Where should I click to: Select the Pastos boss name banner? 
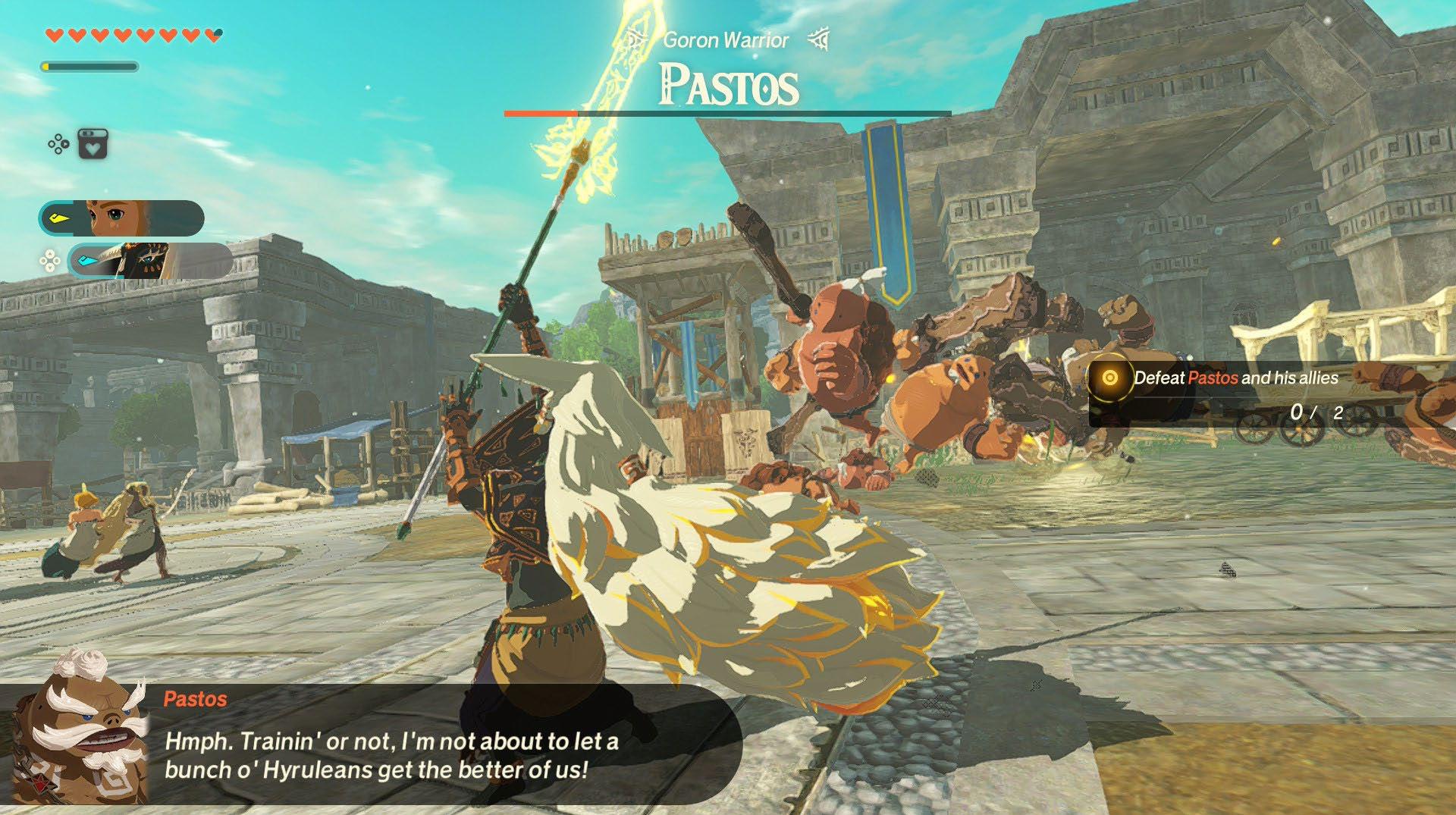[728, 85]
